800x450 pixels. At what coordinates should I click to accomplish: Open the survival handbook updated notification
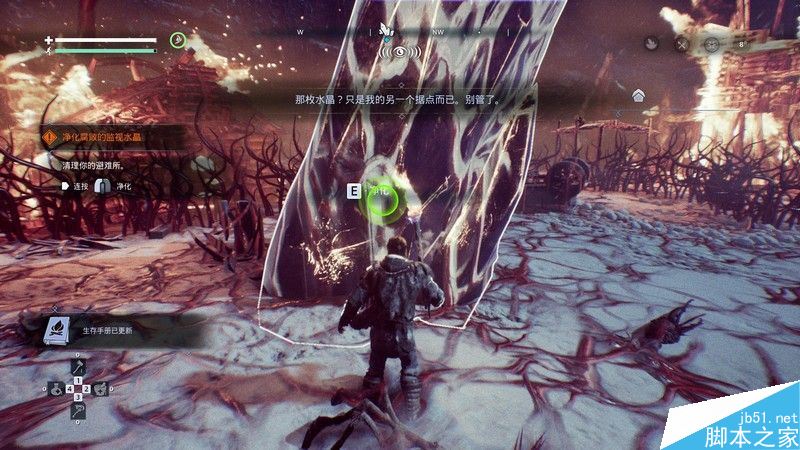[x=100, y=328]
